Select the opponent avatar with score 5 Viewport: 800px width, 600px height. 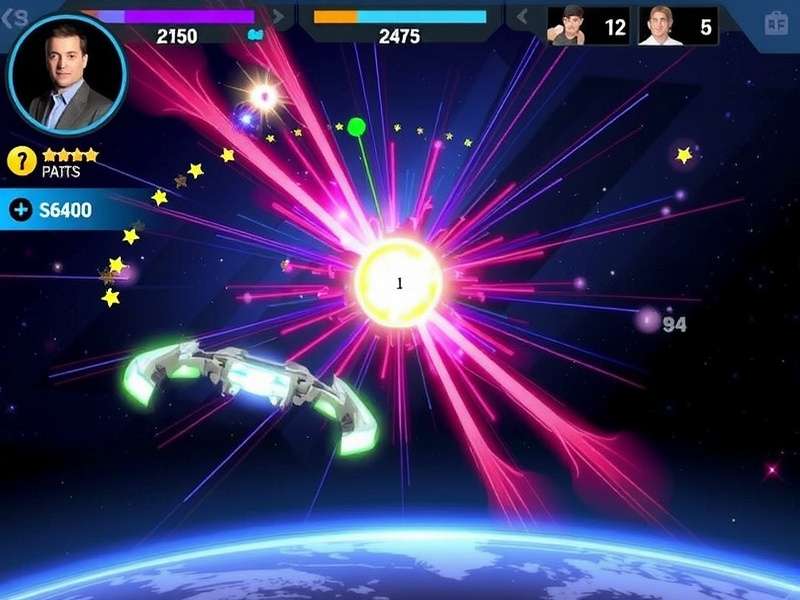pyautogui.click(x=660, y=25)
